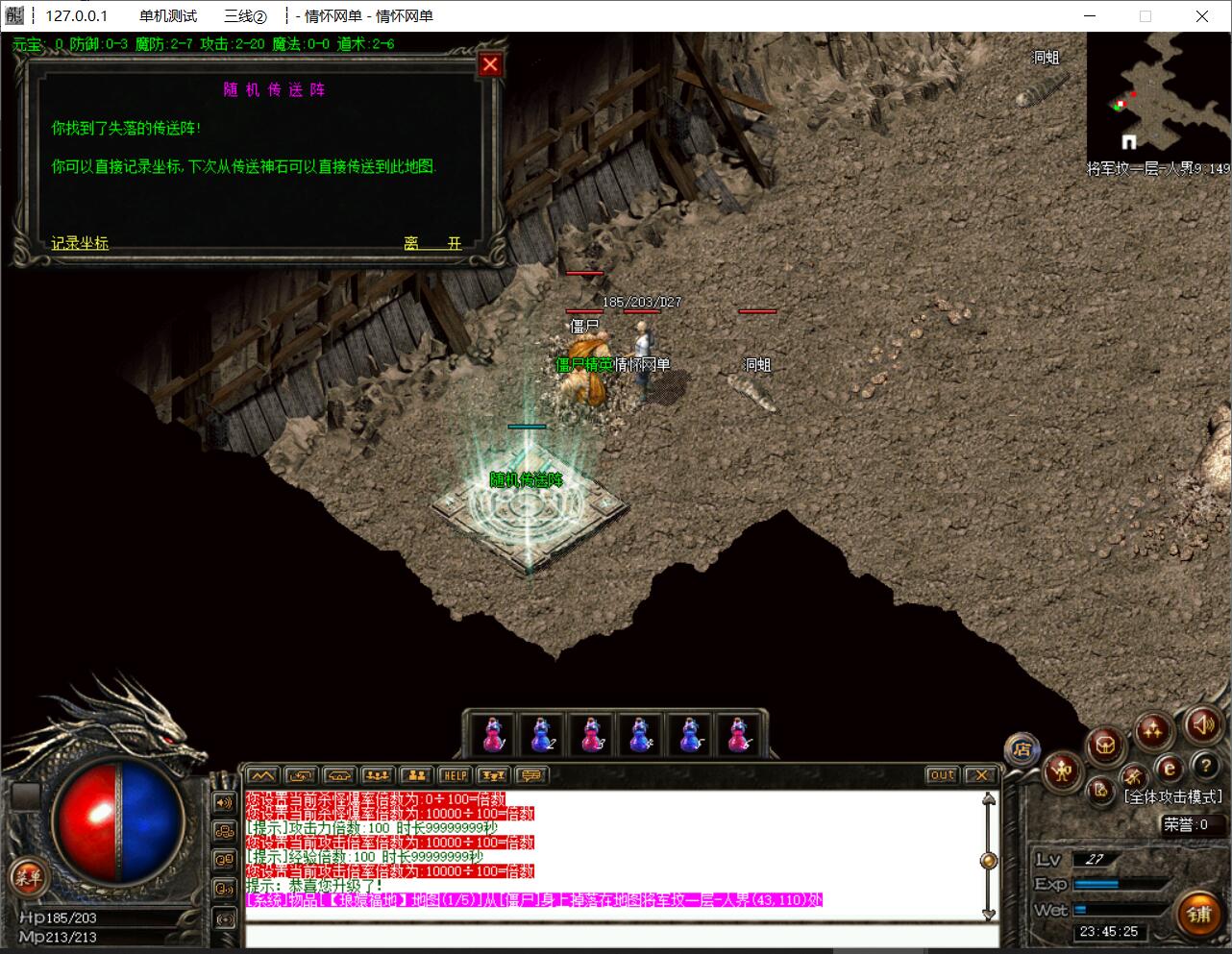This screenshot has height=954, width=1232.
Task: Toggle sound with the round speaker icon
Action: 1202,724
